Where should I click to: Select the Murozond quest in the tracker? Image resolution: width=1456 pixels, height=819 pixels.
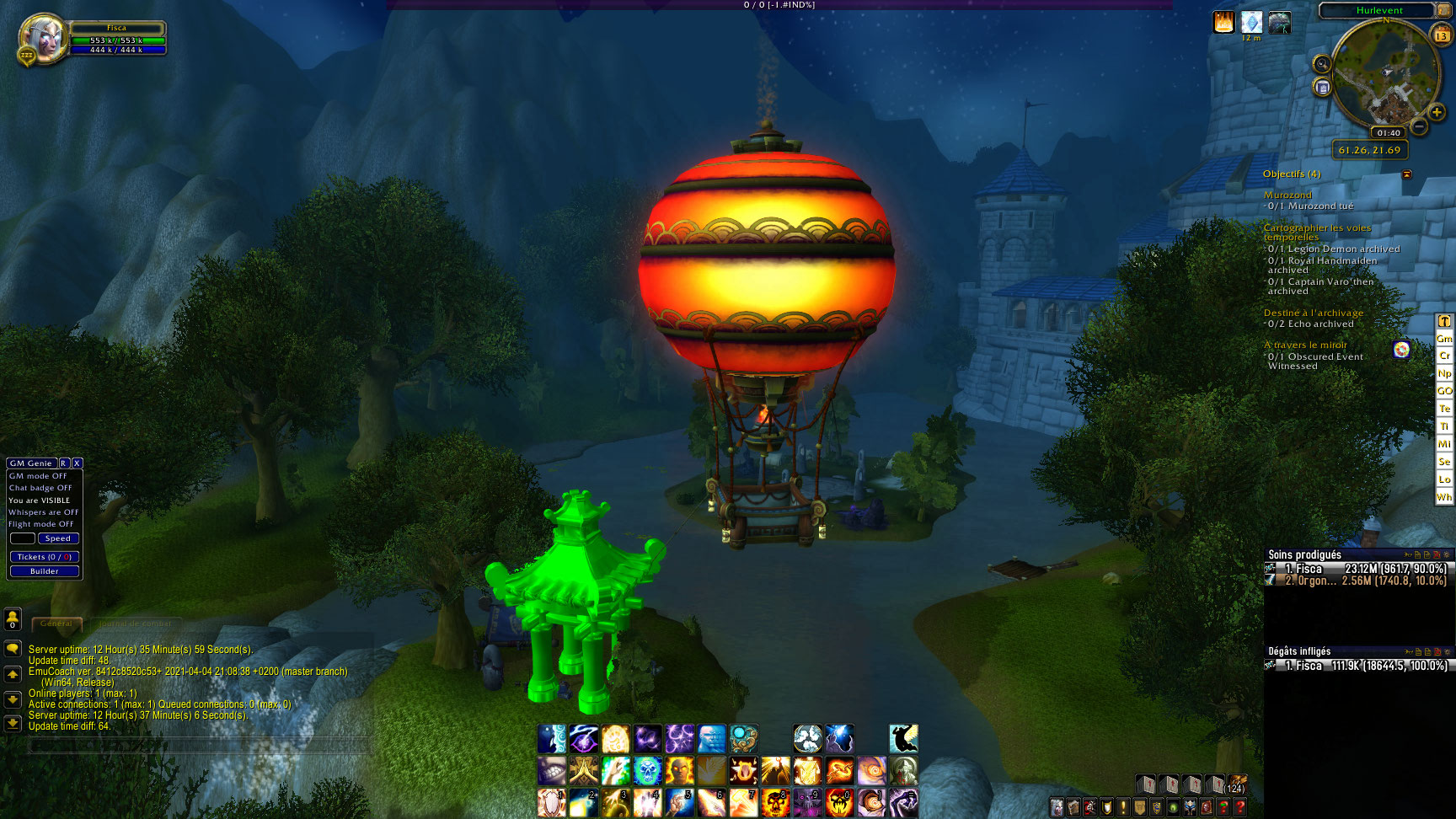tap(1287, 195)
